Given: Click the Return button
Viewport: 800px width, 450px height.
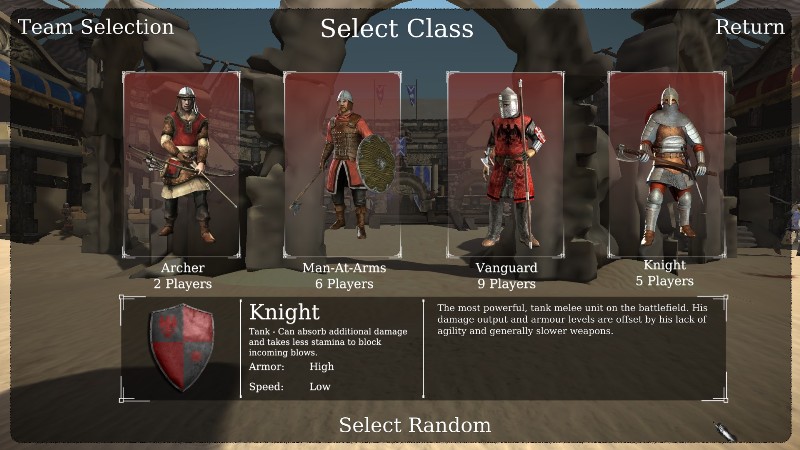Looking at the screenshot, I should click(749, 27).
